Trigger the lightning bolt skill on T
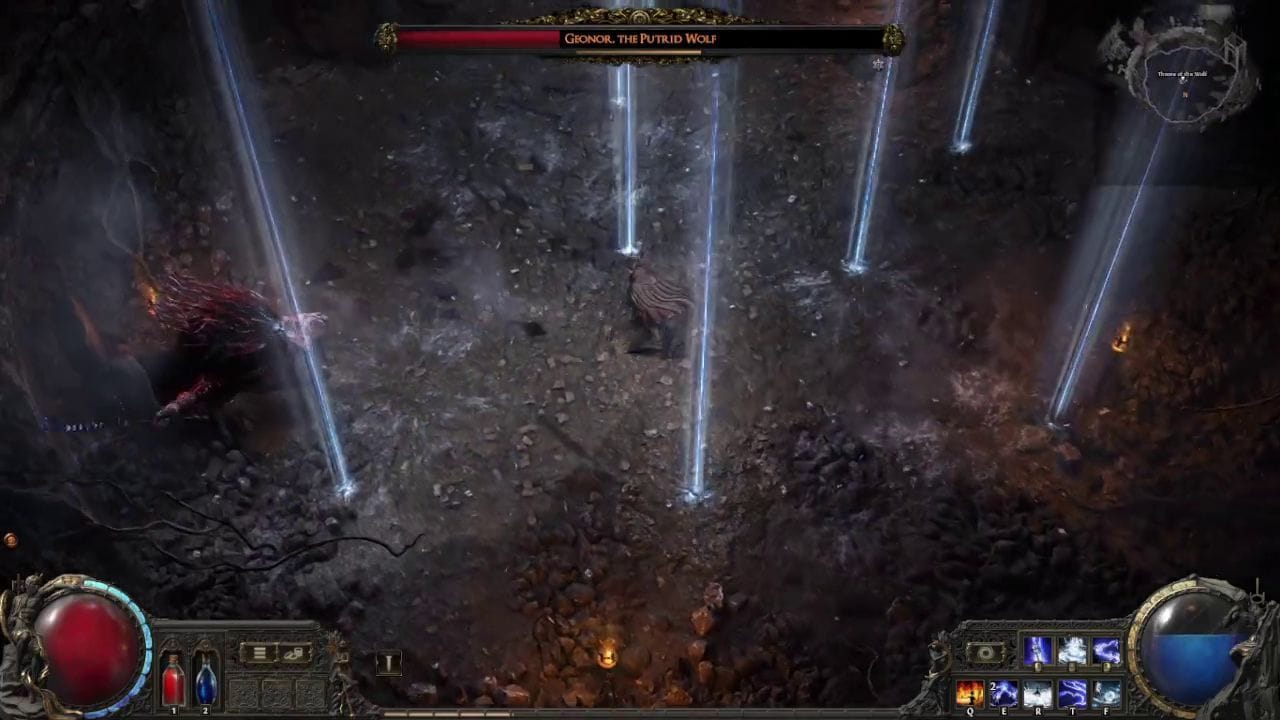Viewport: 1280px width, 720px height. pyautogui.click(x=1073, y=692)
